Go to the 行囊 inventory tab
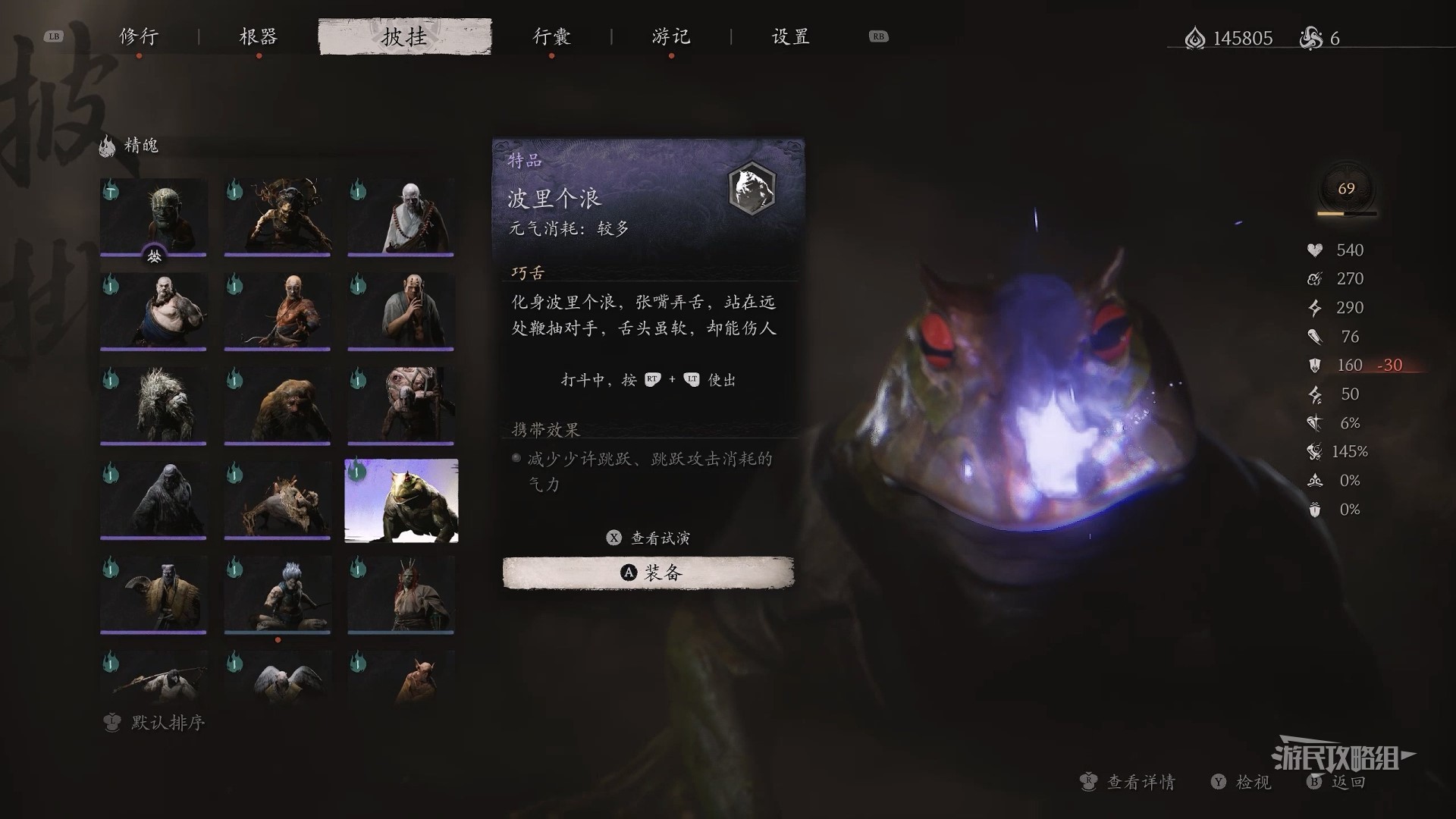The height and width of the screenshot is (819, 1456). tap(551, 36)
